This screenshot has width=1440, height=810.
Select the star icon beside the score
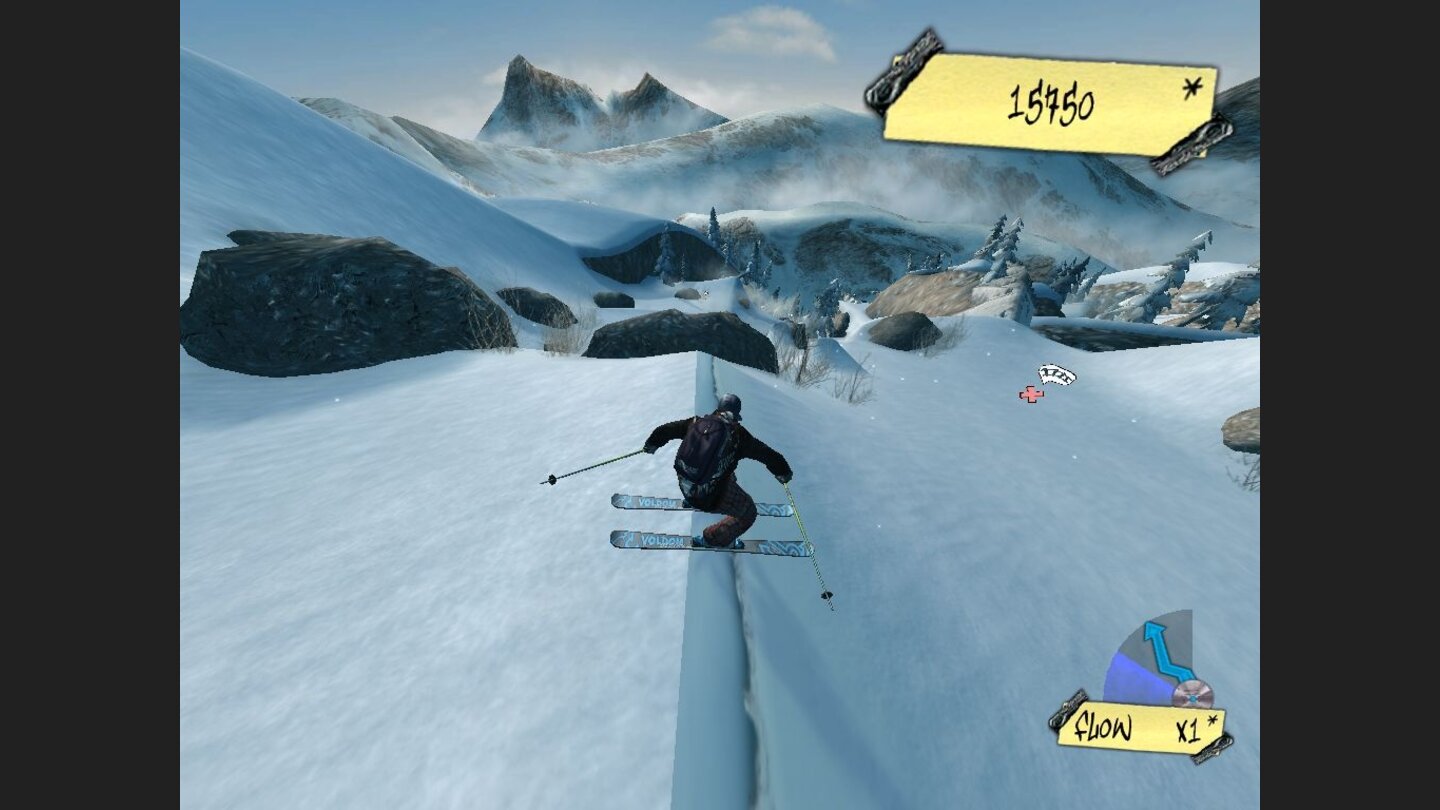tap(1190, 88)
